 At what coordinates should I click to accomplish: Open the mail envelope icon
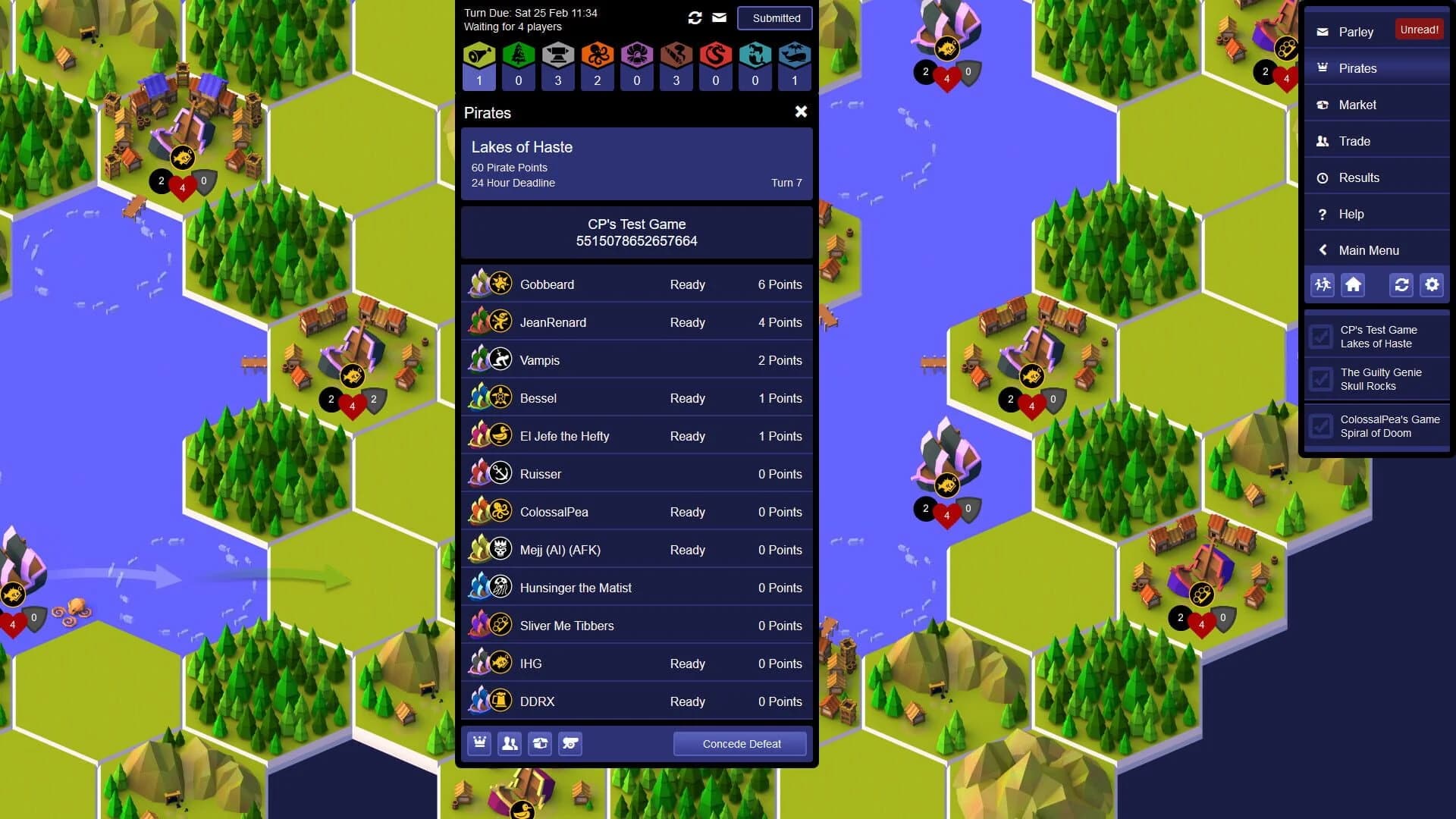[x=718, y=17]
